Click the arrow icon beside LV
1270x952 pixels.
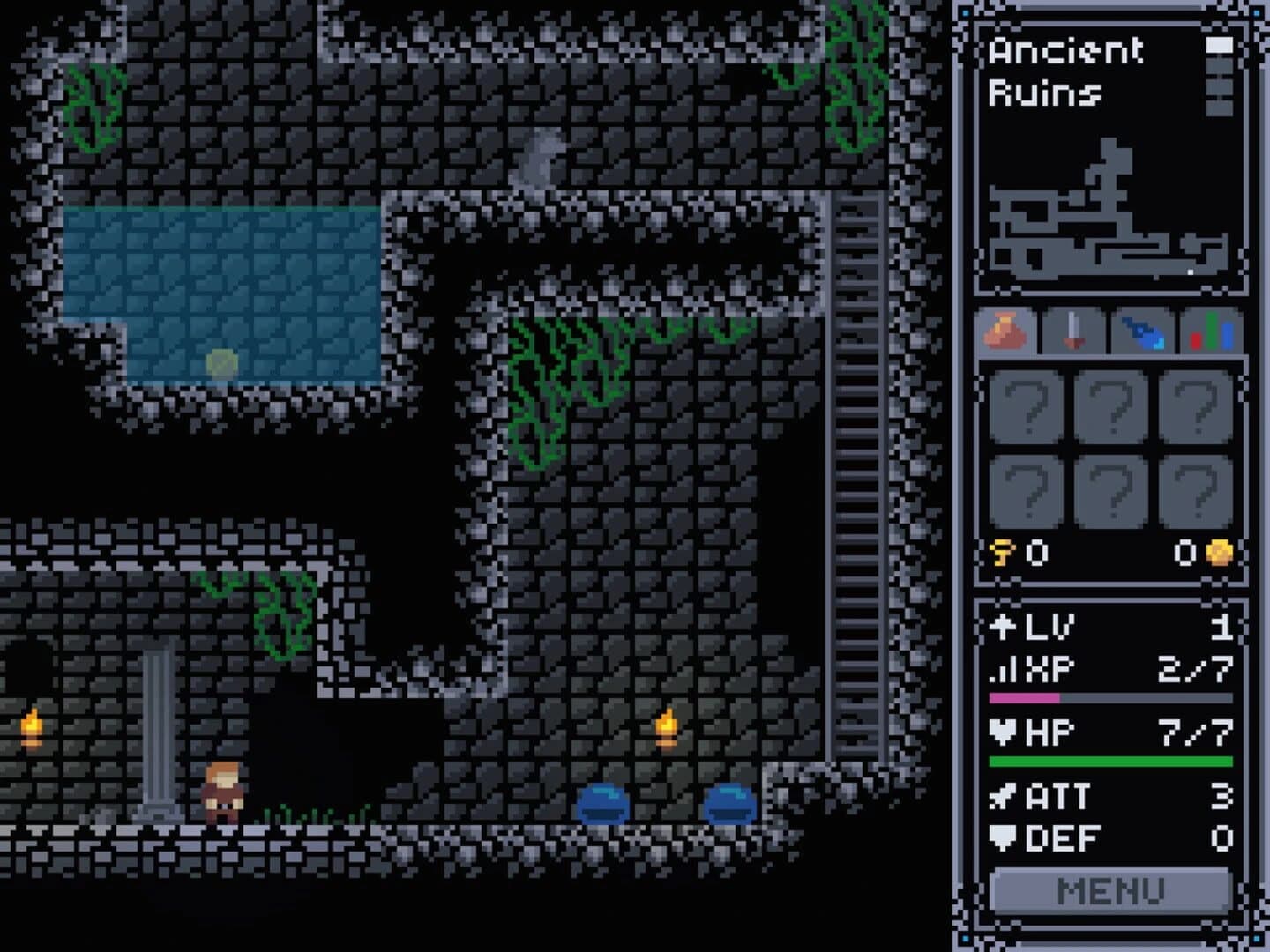pos(1001,628)
